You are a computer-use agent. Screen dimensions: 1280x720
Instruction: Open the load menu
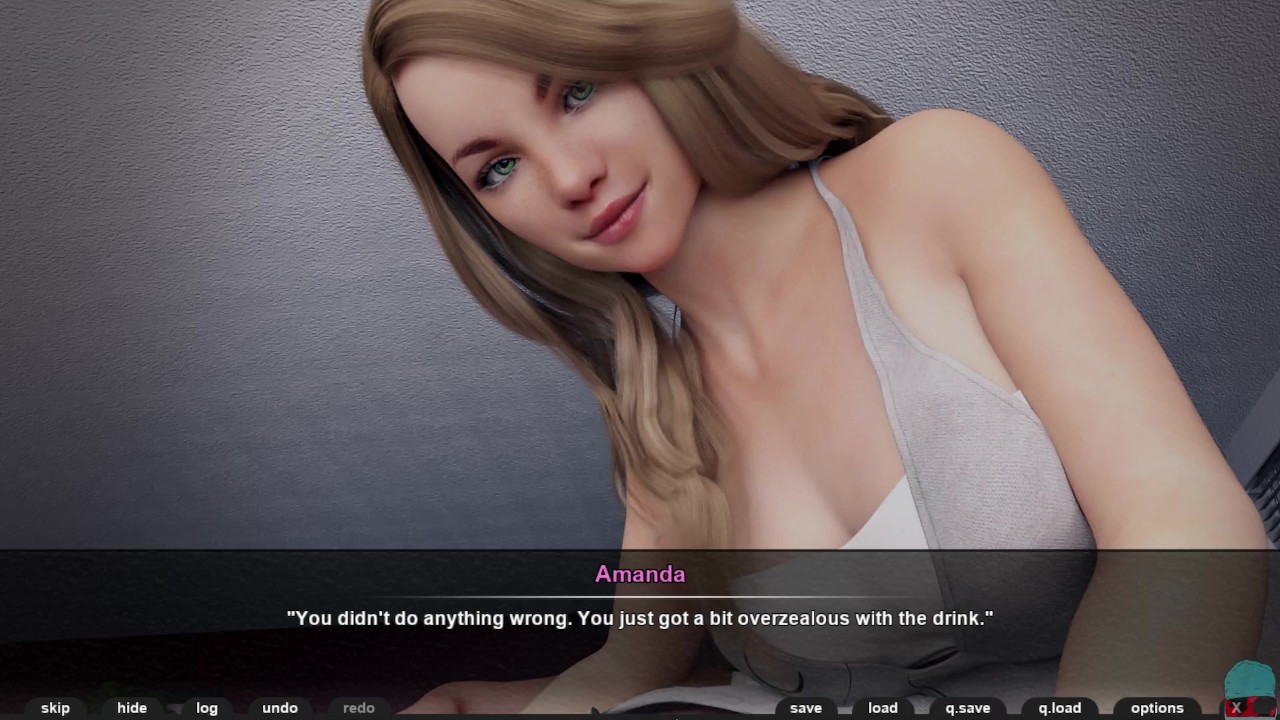tap(883, 708)
